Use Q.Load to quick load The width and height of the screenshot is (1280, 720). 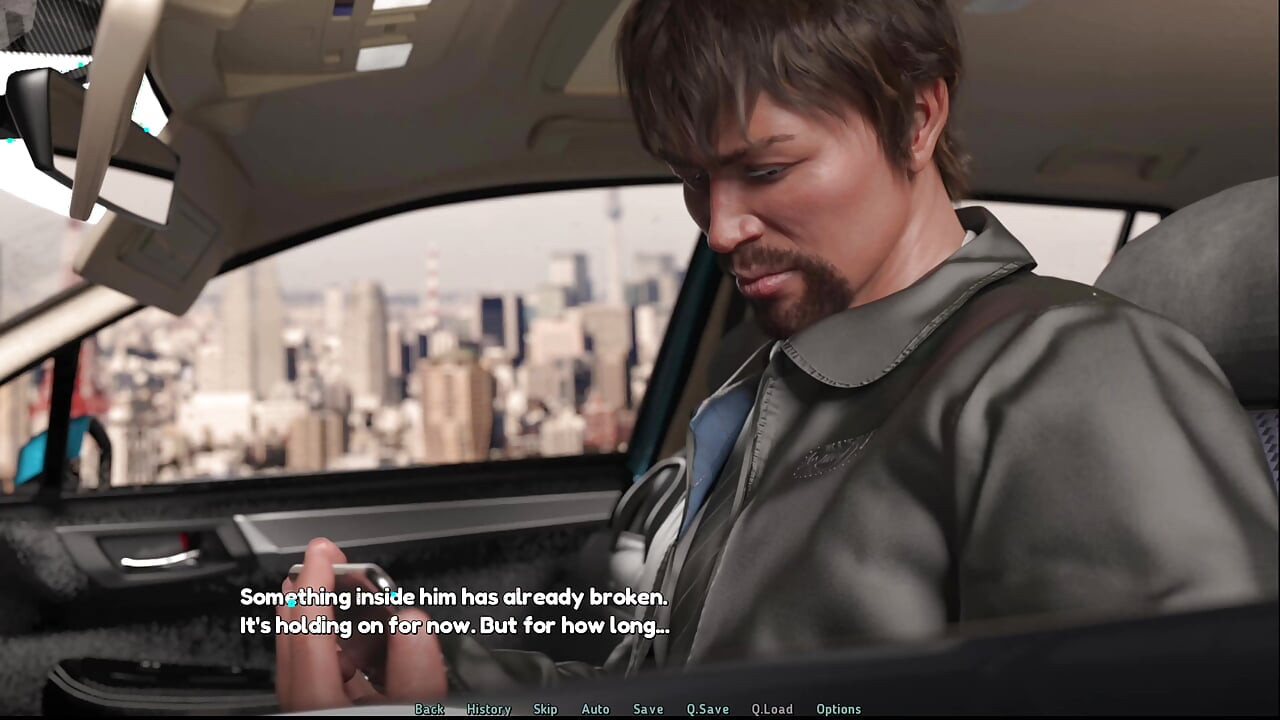[x=772, y=709]
